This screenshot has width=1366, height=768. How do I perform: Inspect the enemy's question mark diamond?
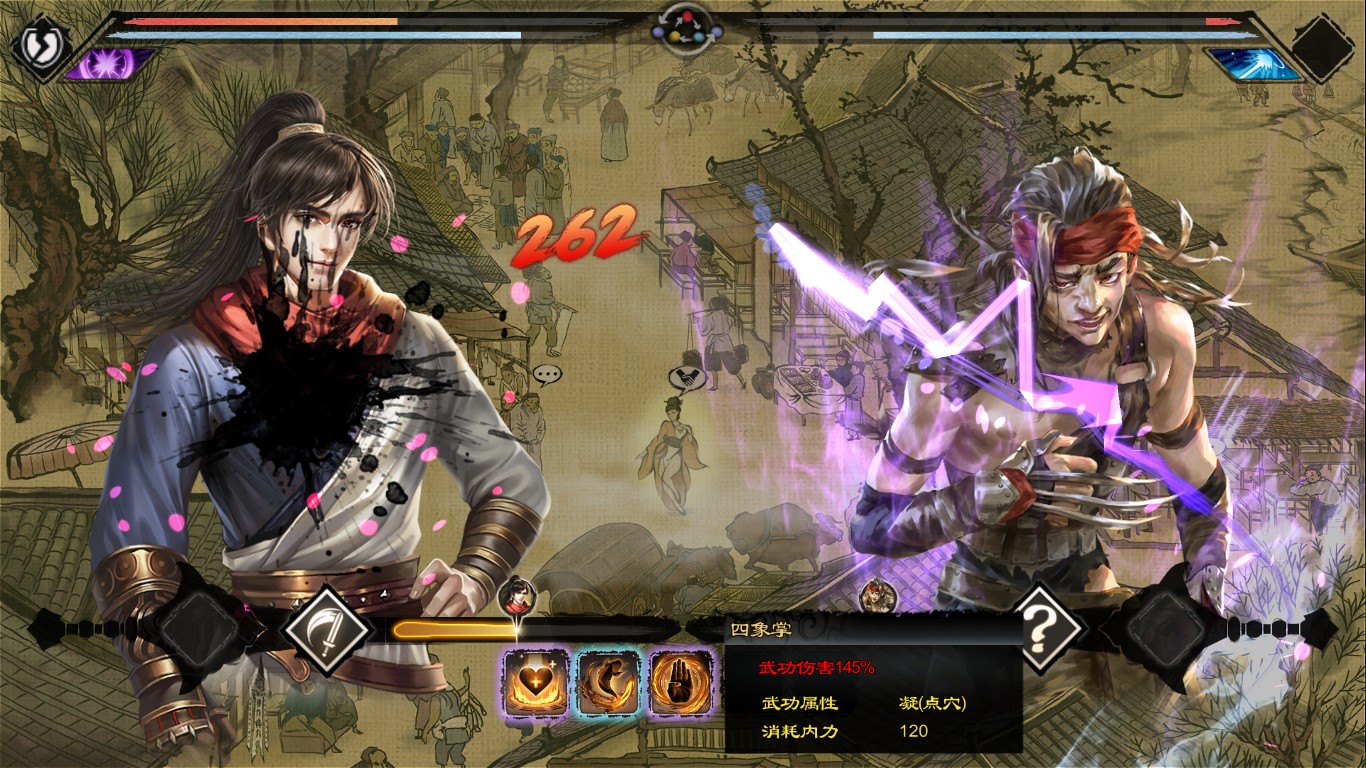point(1041,629)
